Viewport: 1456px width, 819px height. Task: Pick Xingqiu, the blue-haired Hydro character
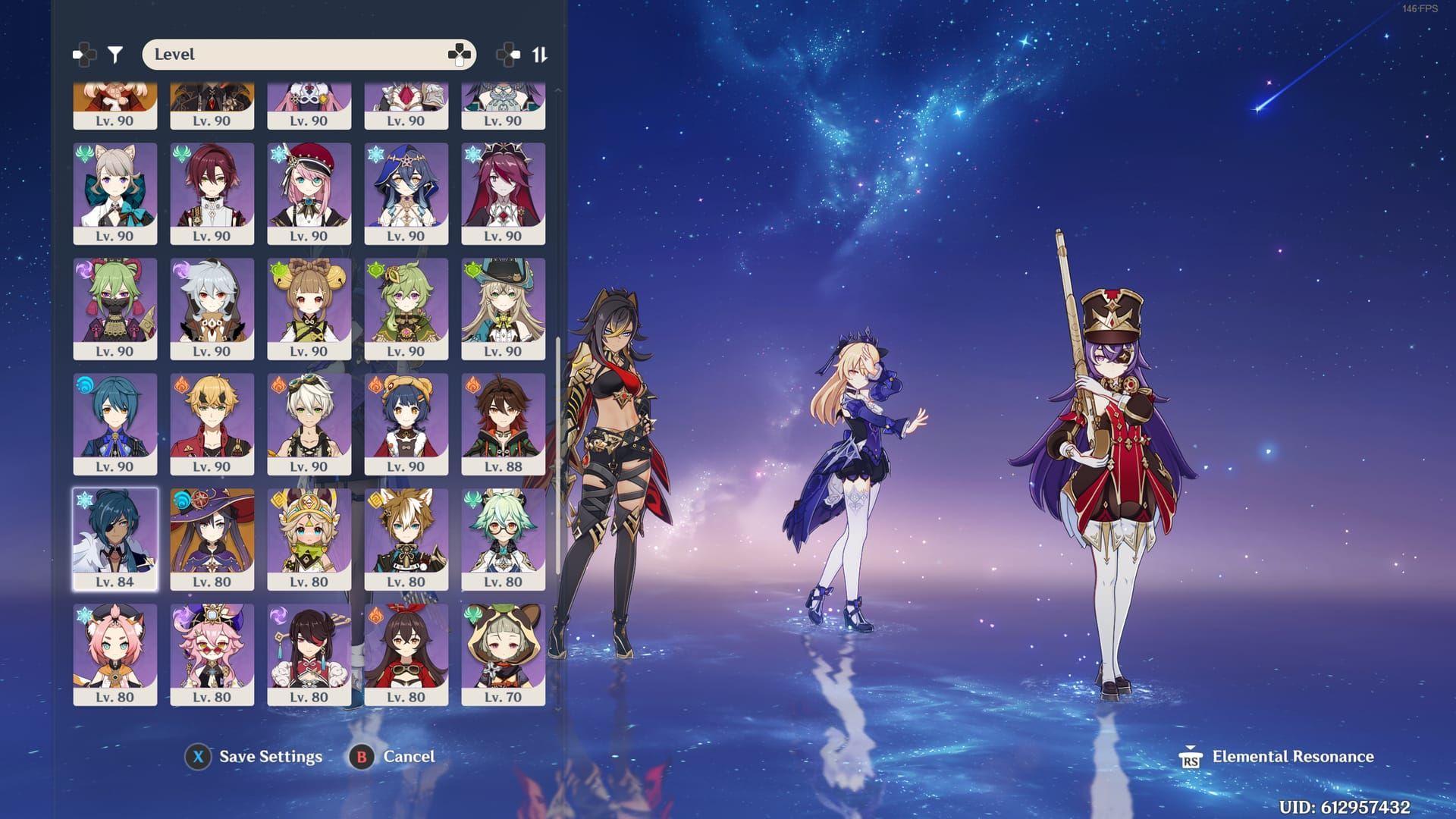click(115, 424)
